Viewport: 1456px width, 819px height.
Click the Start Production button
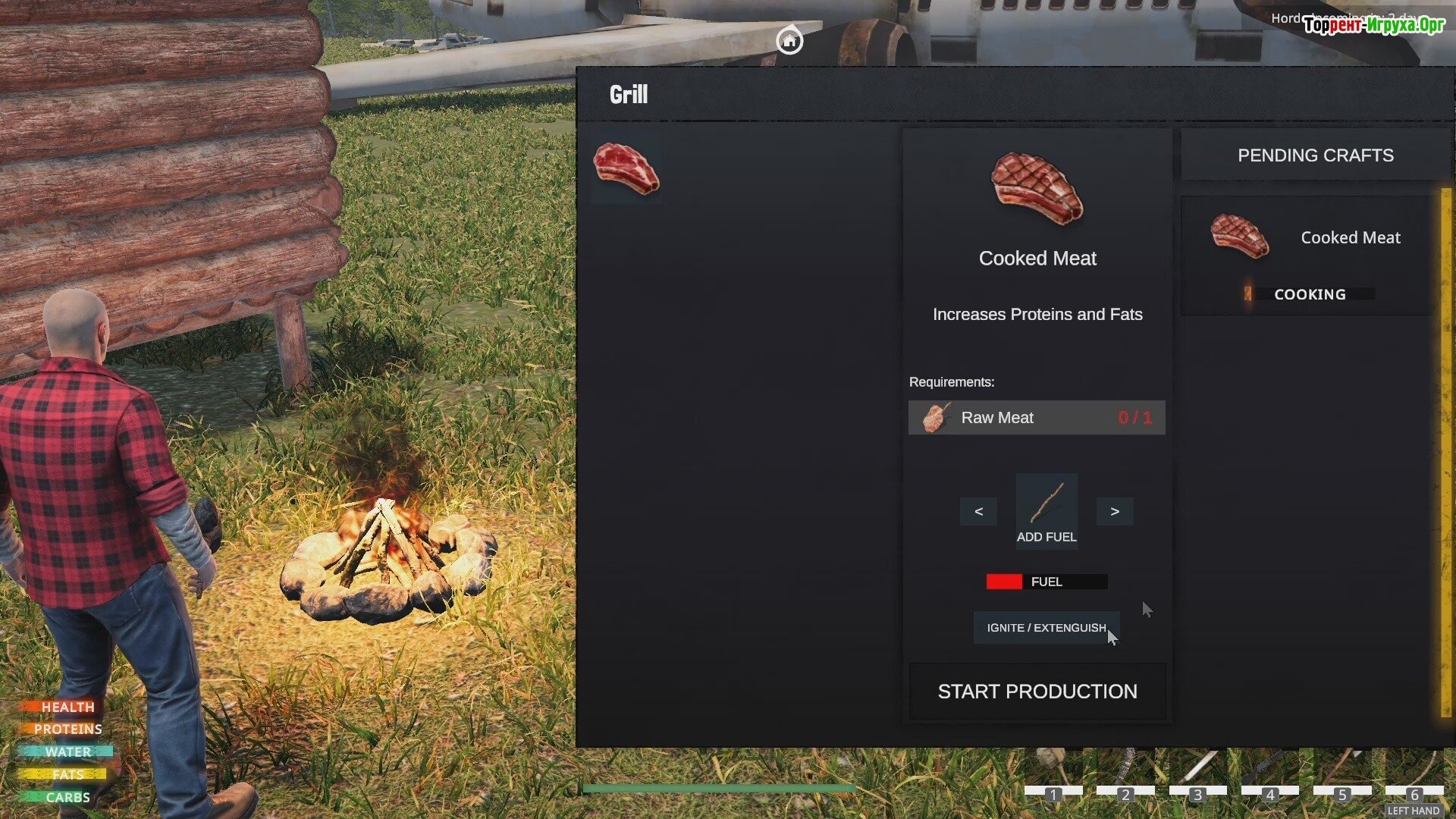(1037, 692)
